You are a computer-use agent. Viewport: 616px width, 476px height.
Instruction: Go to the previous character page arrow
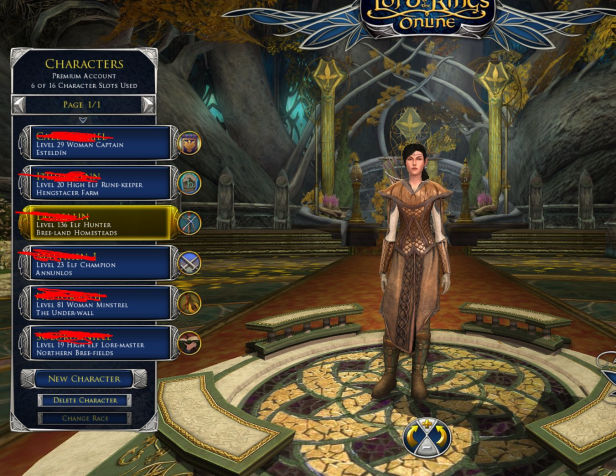point(19,104)
